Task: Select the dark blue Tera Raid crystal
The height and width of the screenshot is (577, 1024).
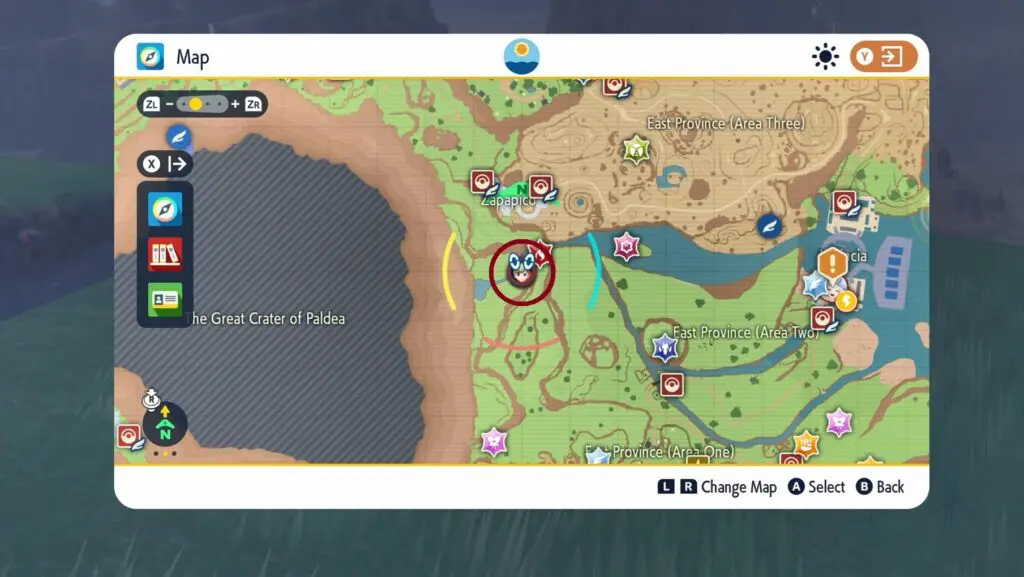Action: pos(664,347)
